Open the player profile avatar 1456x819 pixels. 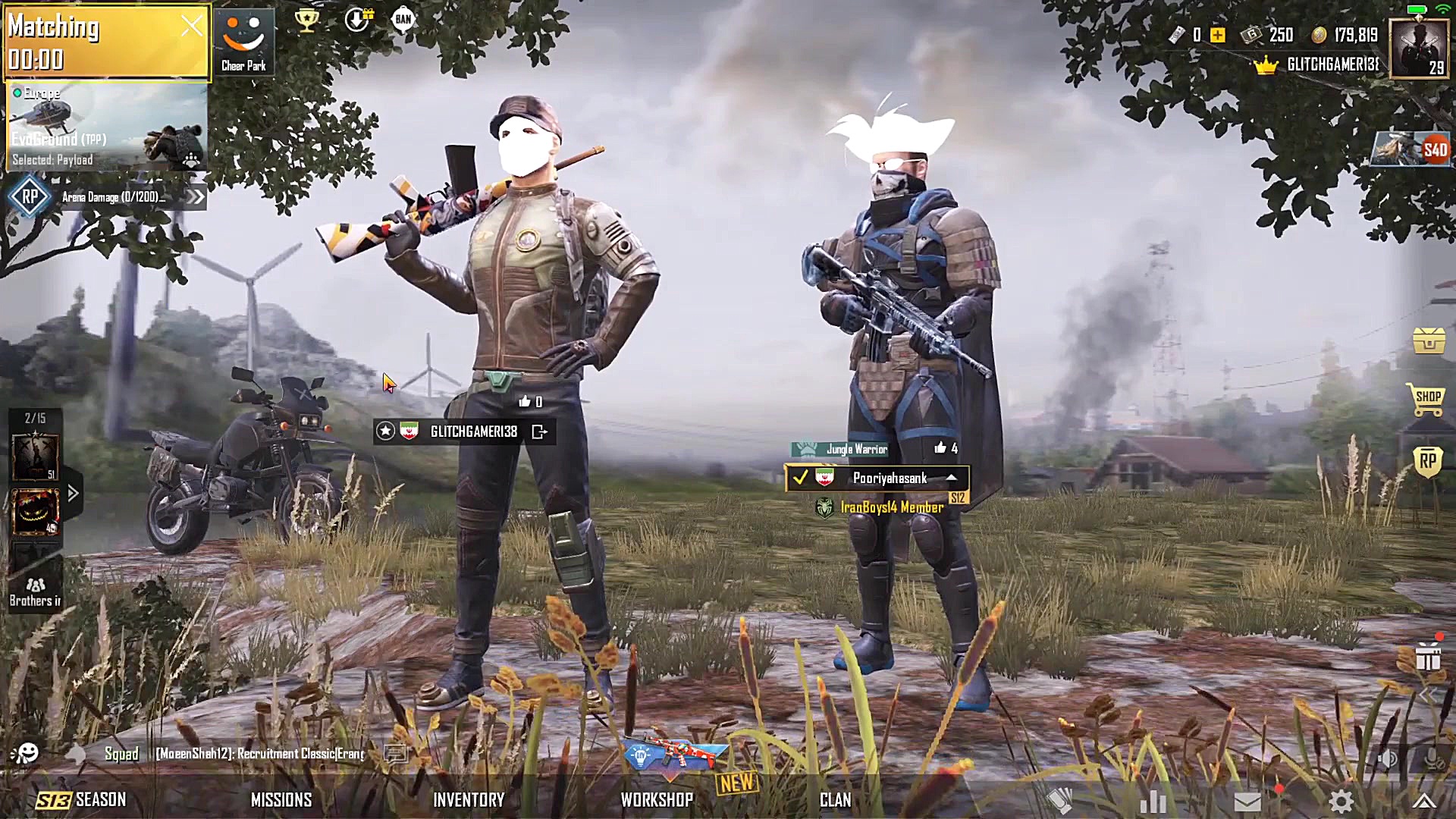tap(1419, 49)
